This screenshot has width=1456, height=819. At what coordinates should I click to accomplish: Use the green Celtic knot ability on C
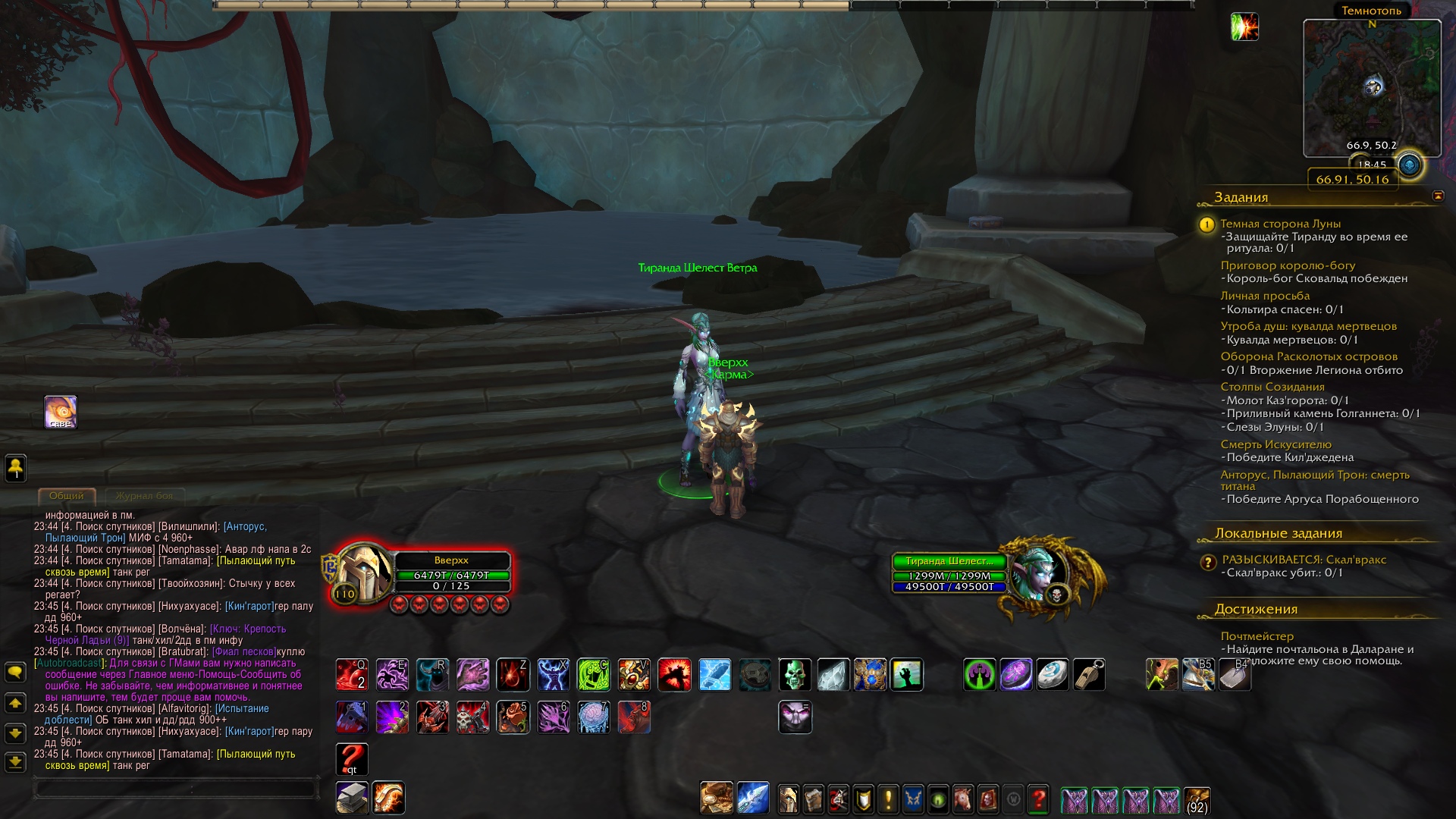(593, 675)
